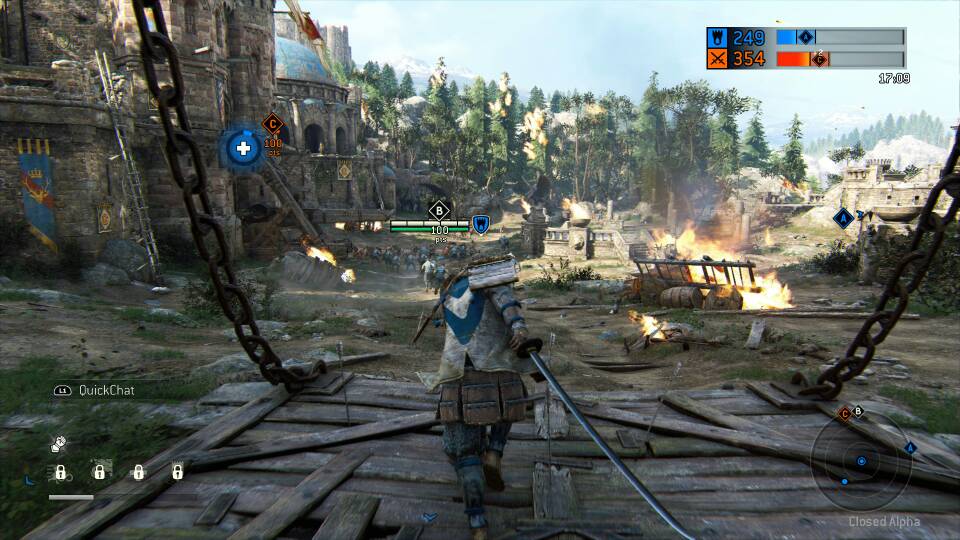Click the blue shield icon beside zone B
Screen dimensions: 960x540
(481, 225)
